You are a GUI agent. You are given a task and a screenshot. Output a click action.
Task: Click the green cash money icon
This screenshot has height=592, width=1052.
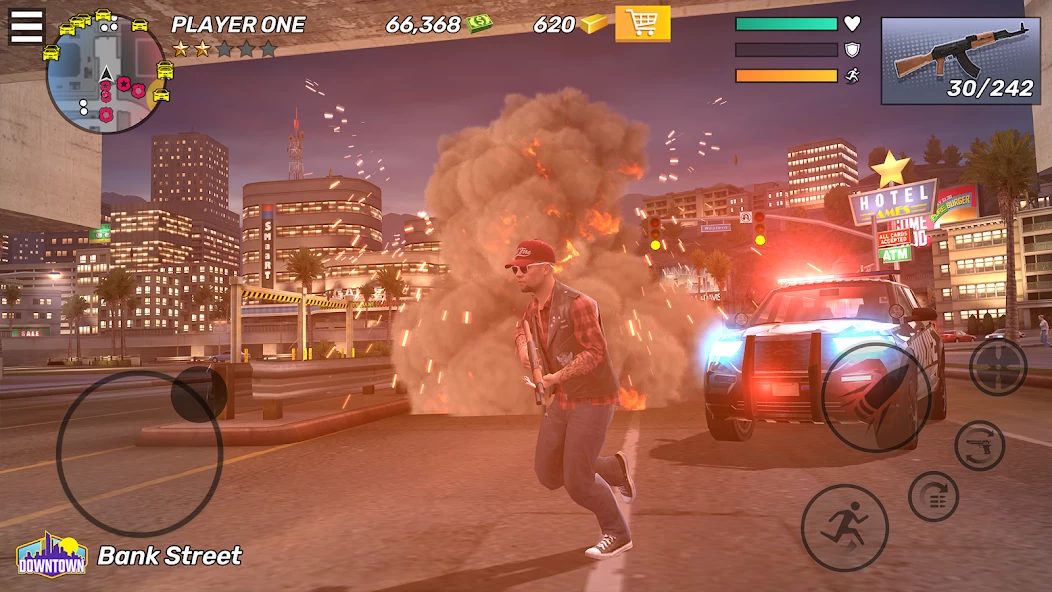[x=480, y=24]
